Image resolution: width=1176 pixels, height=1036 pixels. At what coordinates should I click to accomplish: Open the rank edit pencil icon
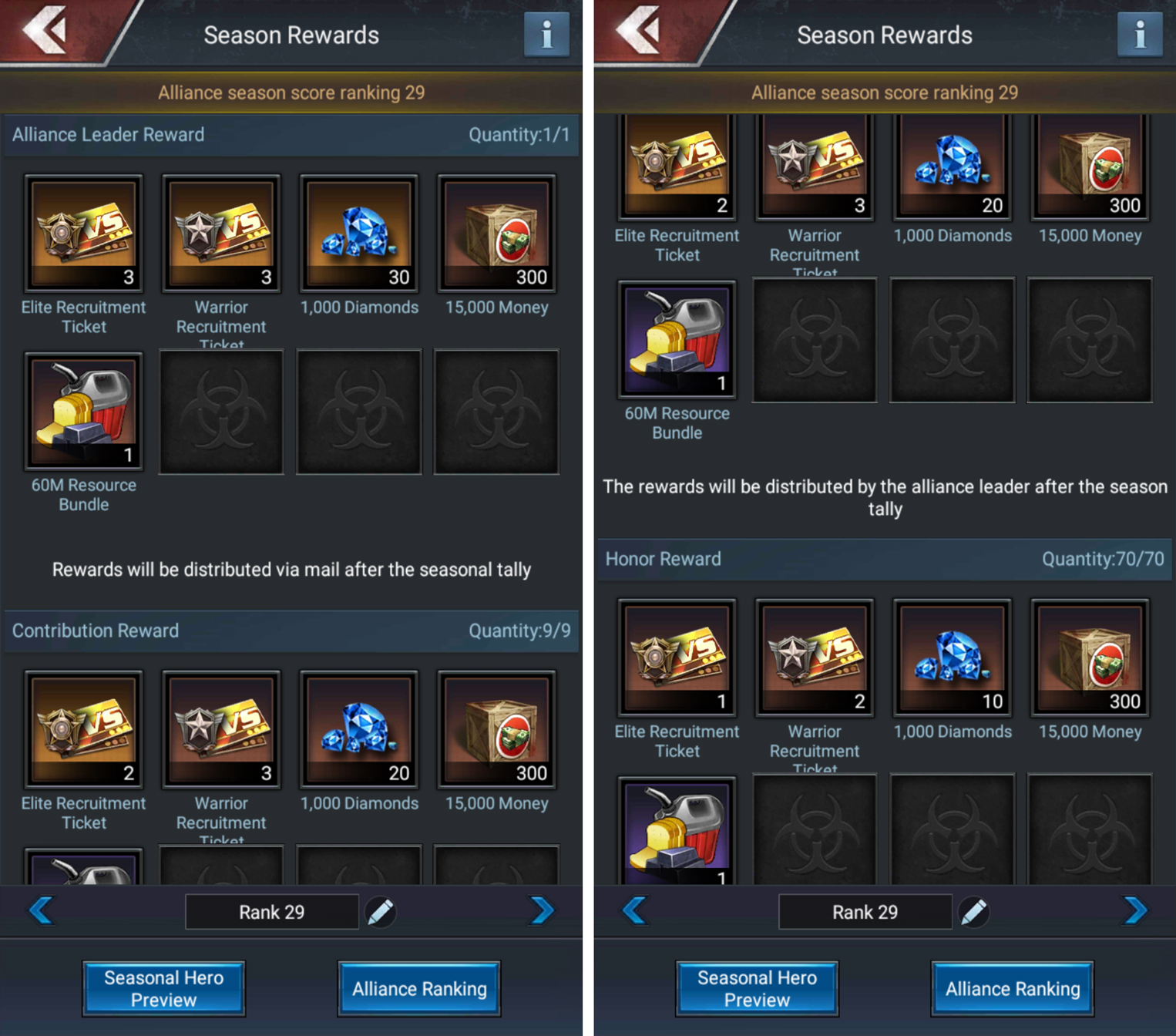click(381, 912)
